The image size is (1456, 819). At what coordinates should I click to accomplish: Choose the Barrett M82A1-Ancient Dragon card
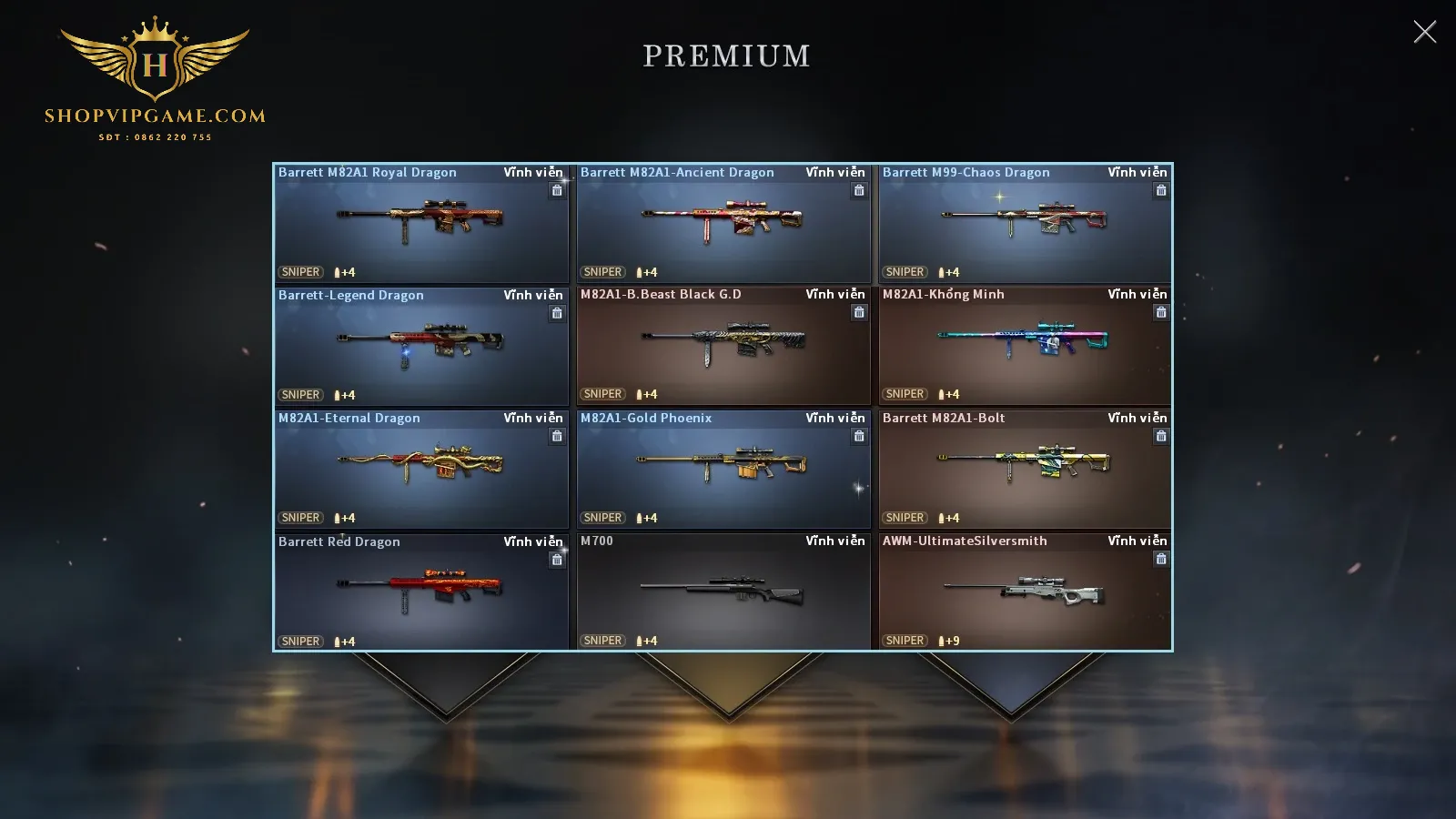click(723, 224)
